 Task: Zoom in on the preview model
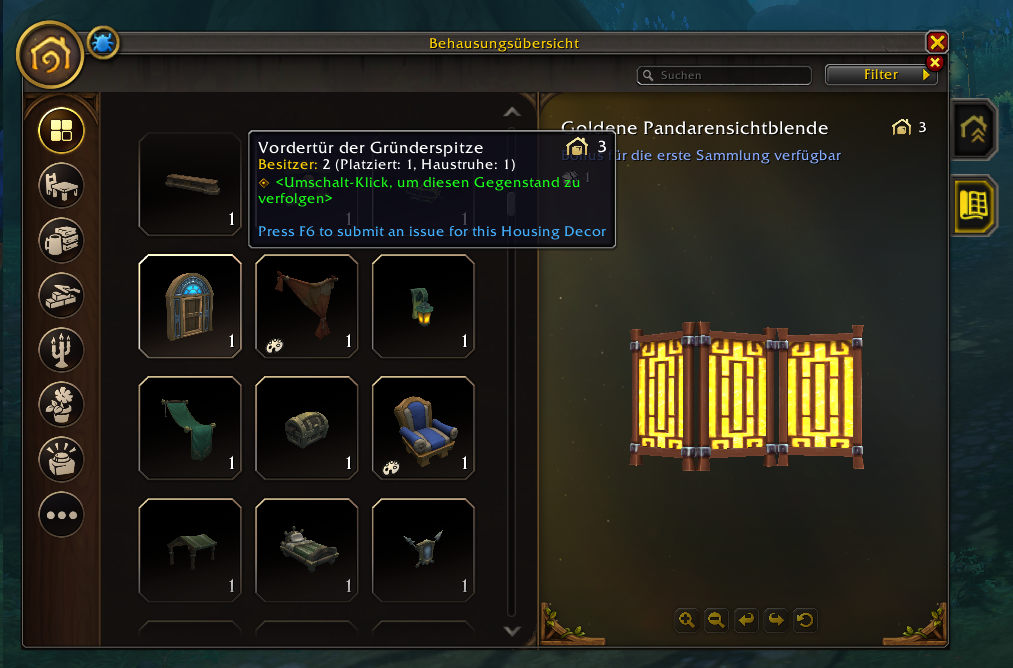pyautogui.click(x=686, y=620)
